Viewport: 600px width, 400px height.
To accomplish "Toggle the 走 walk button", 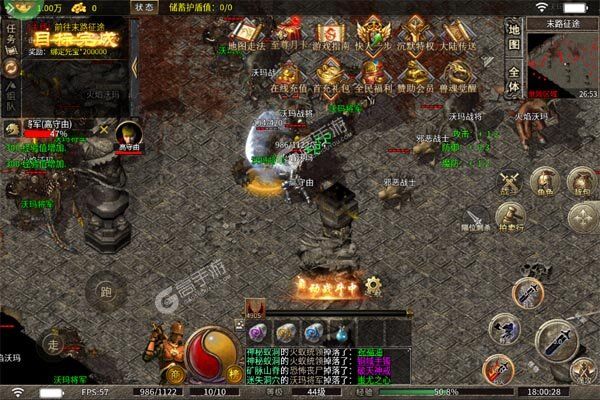I will point(55,344).
